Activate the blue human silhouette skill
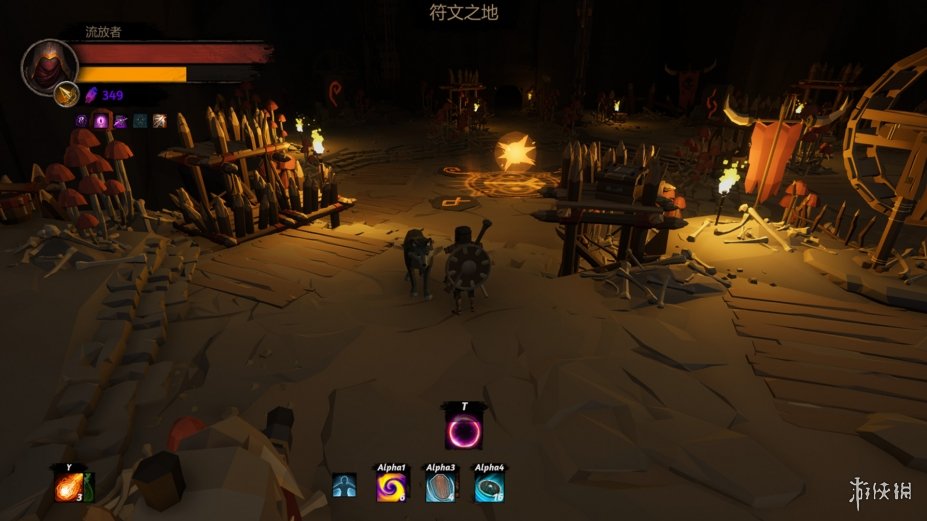Viewport: 927px width, 521px height. point(344,486)
